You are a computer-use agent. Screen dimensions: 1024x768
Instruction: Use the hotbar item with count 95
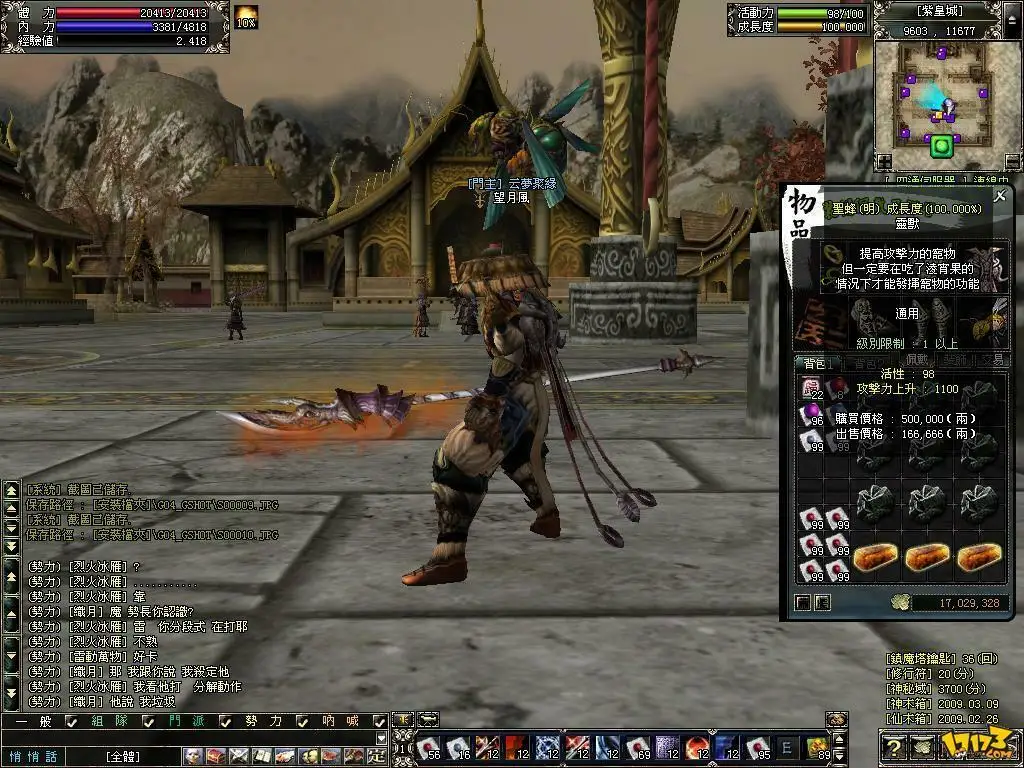tap(757, 746)
